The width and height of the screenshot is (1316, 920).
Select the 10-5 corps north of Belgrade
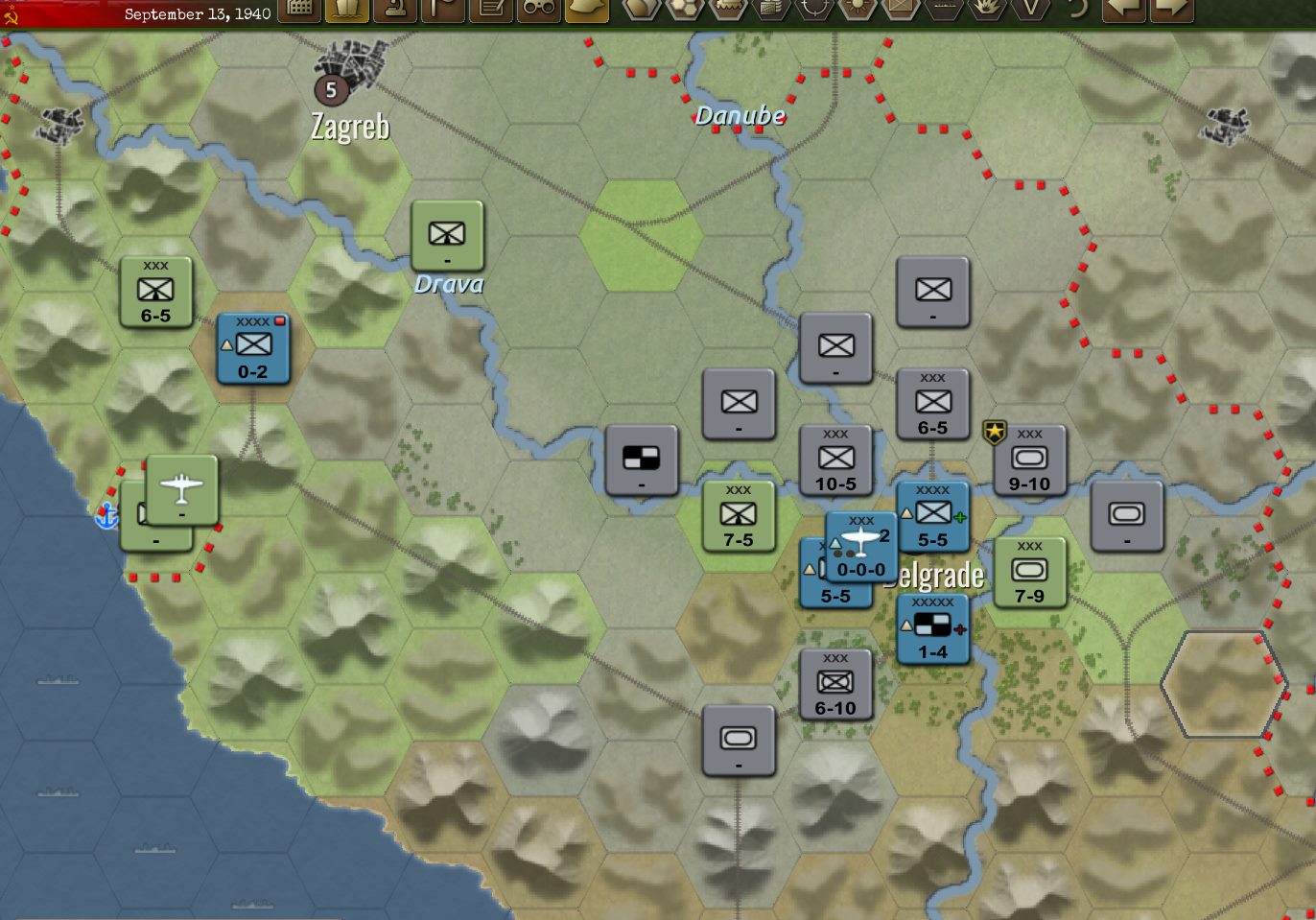point(835,460)
